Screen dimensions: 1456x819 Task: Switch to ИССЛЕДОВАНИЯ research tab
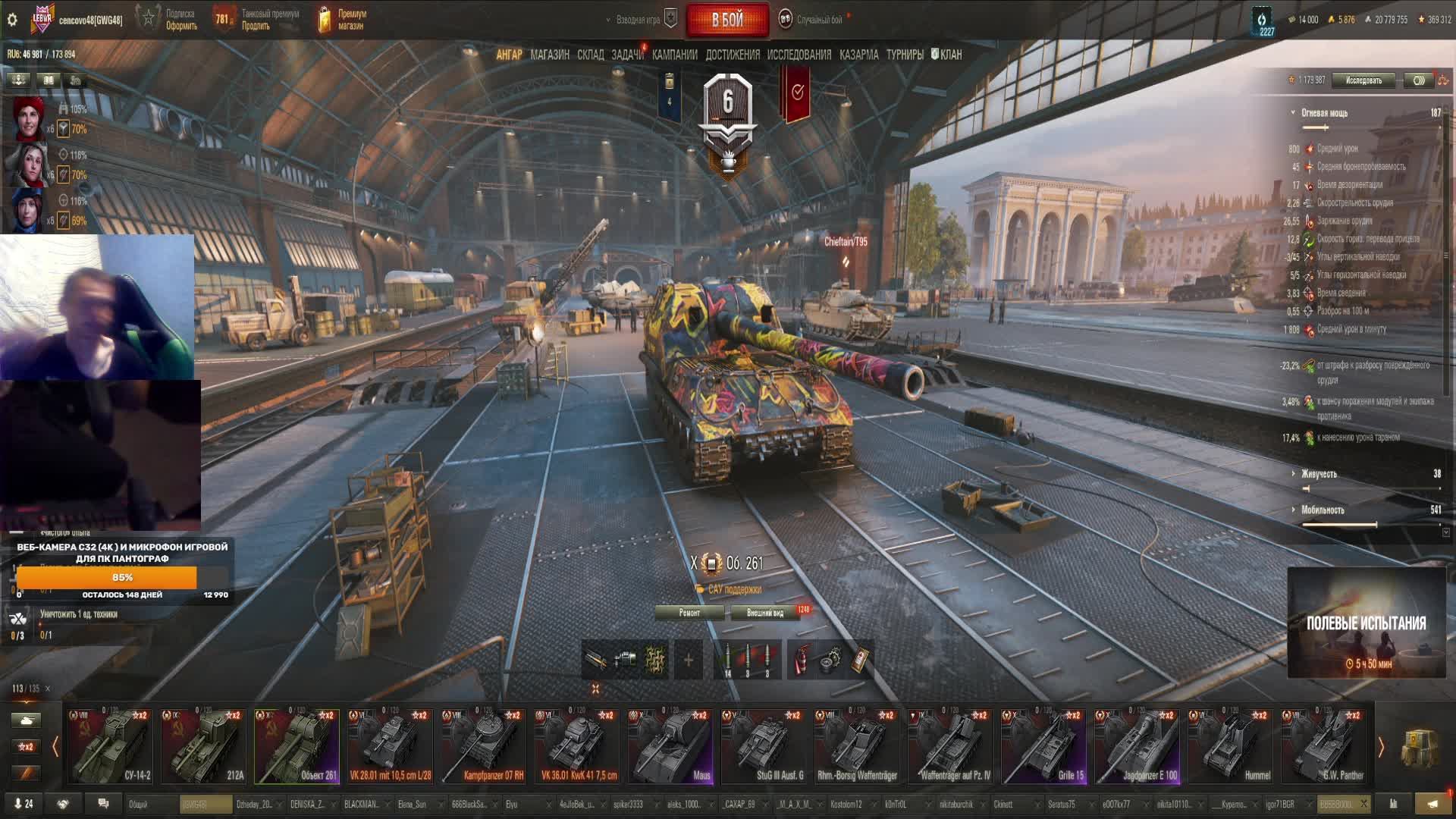(x=799, y=55)
